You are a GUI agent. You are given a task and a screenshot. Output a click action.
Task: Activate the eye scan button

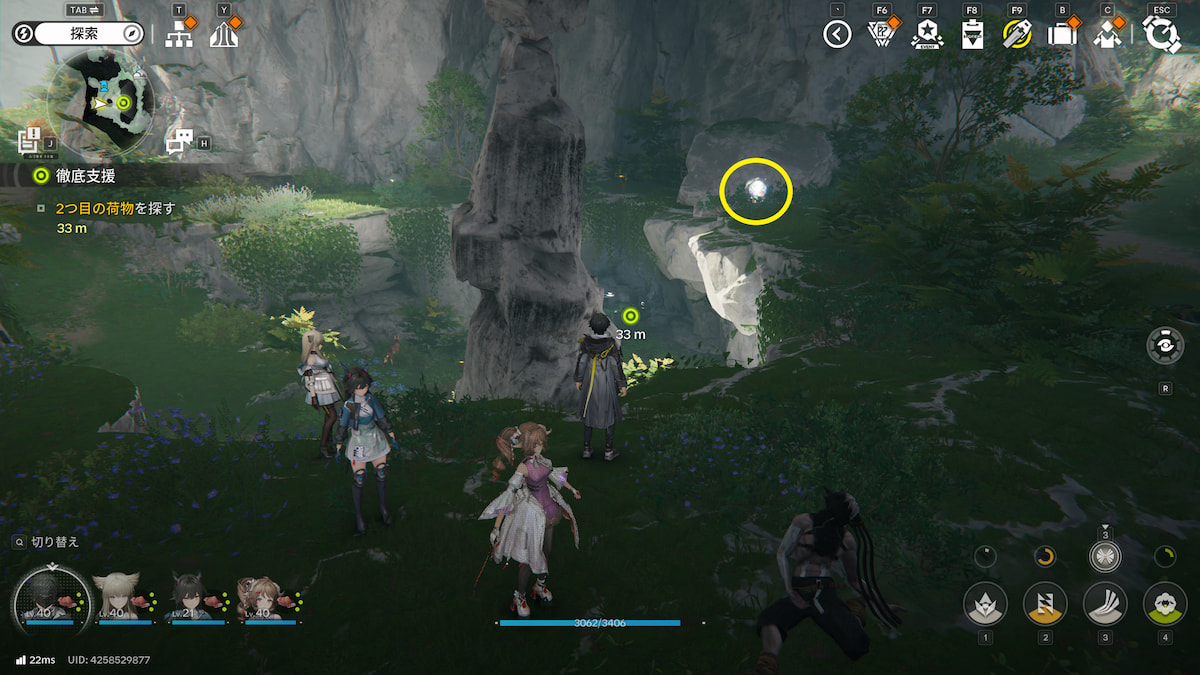point(1165,346)
